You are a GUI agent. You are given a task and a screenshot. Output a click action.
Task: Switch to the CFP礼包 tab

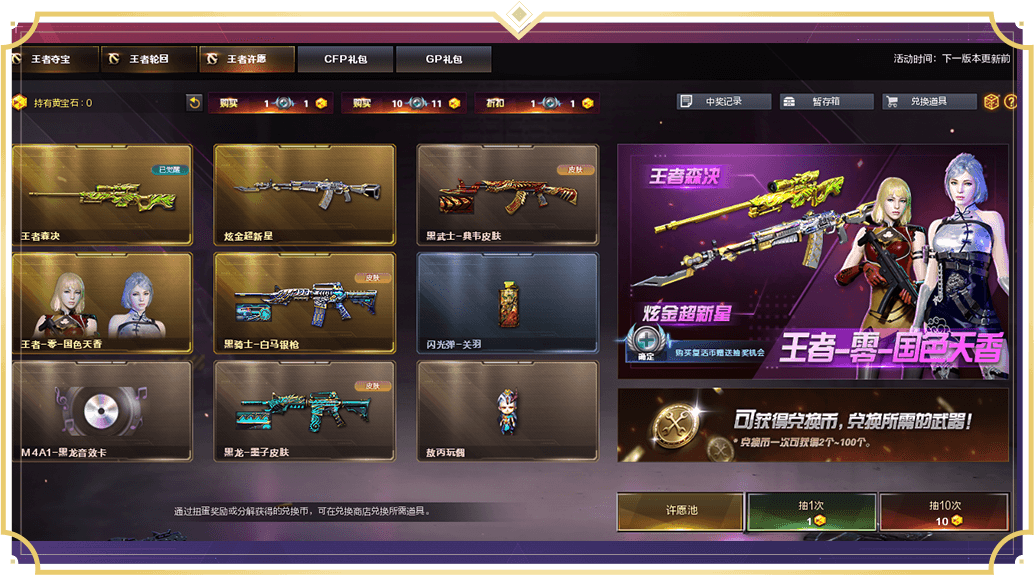344,59
